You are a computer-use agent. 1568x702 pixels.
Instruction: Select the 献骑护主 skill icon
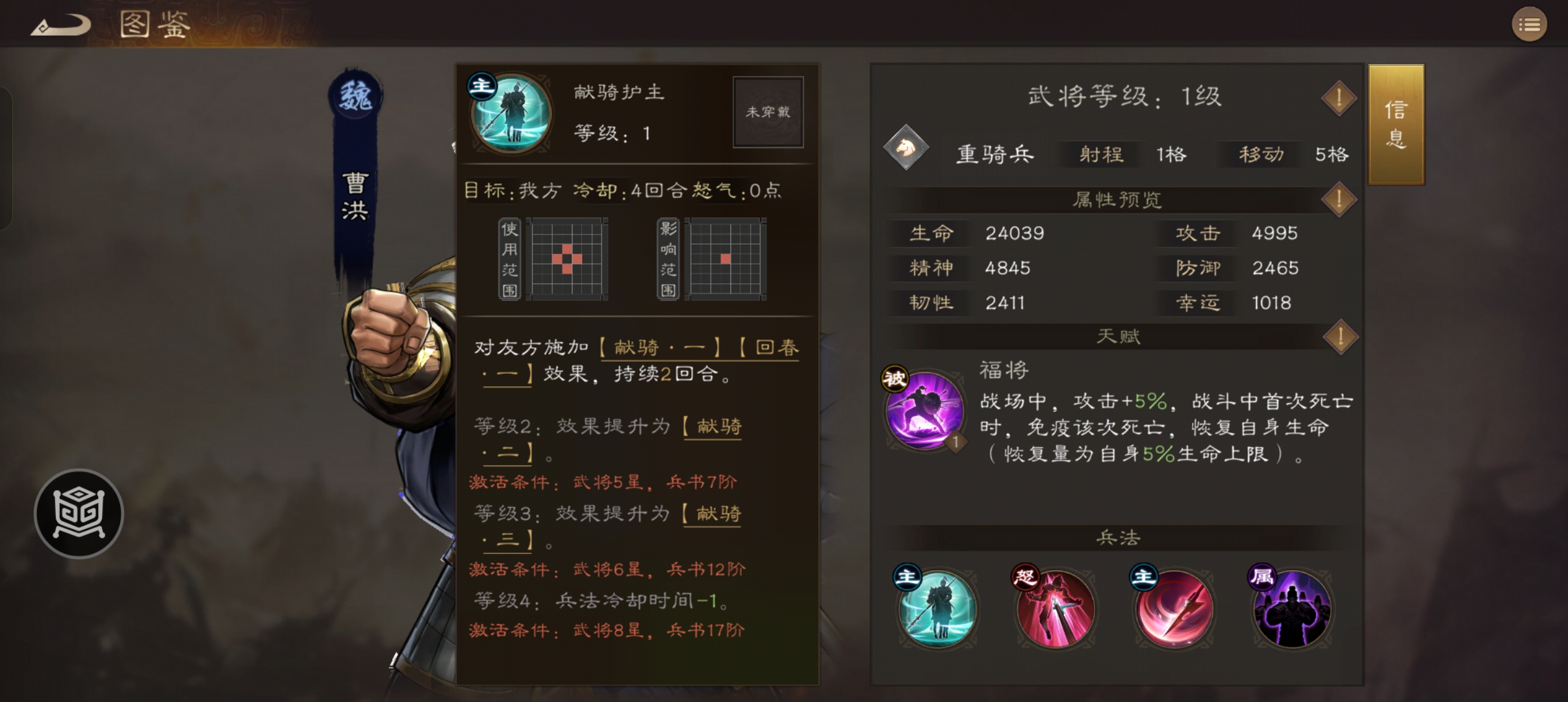point(511,114)
